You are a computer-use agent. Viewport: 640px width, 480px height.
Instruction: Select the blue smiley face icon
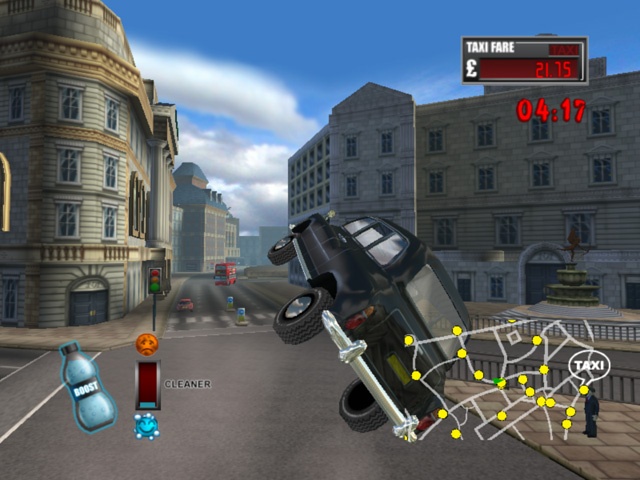[x=147, y=426]
